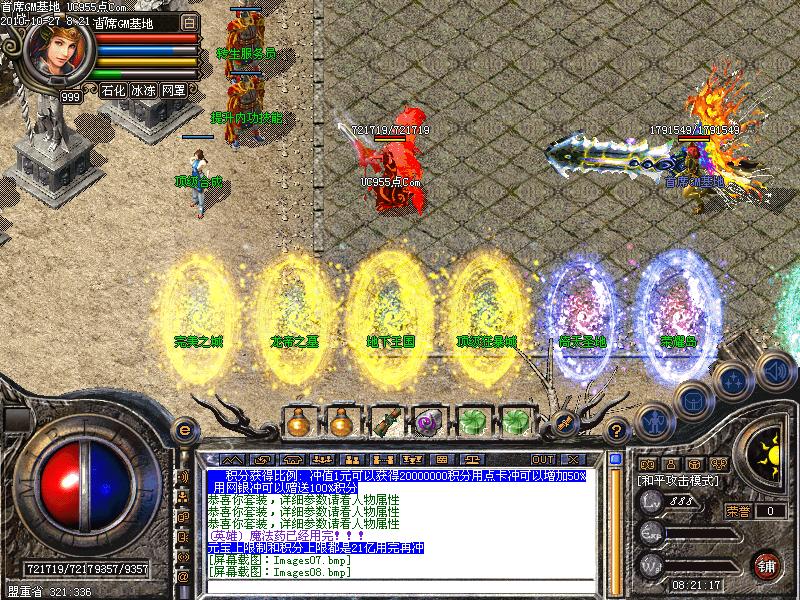Click the Images08.bmp chat line
This screenshot has height=600, width=800.
280,572
